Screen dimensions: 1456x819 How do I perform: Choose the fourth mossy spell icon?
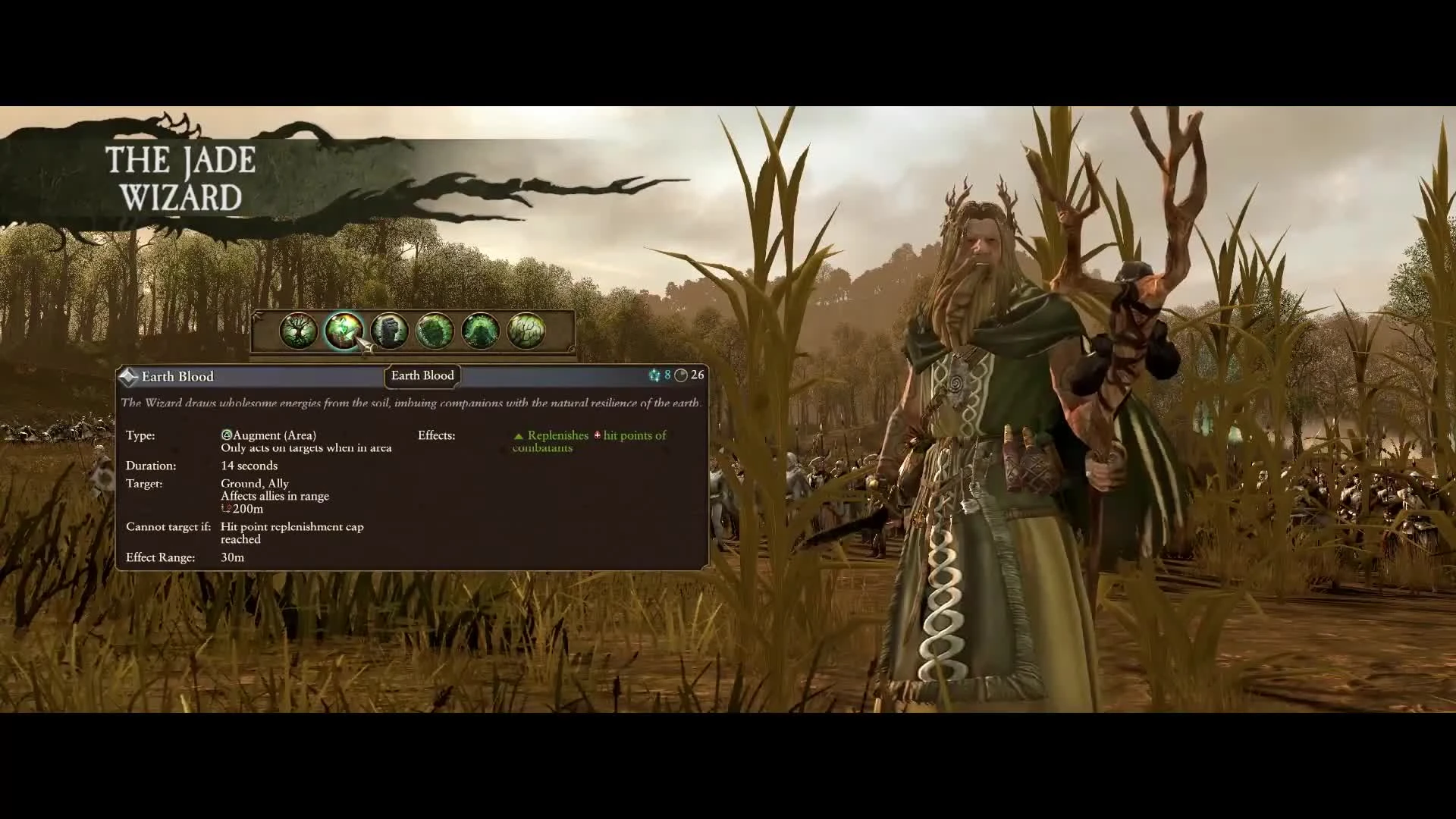pyautogui.click(x=435, y=331)
